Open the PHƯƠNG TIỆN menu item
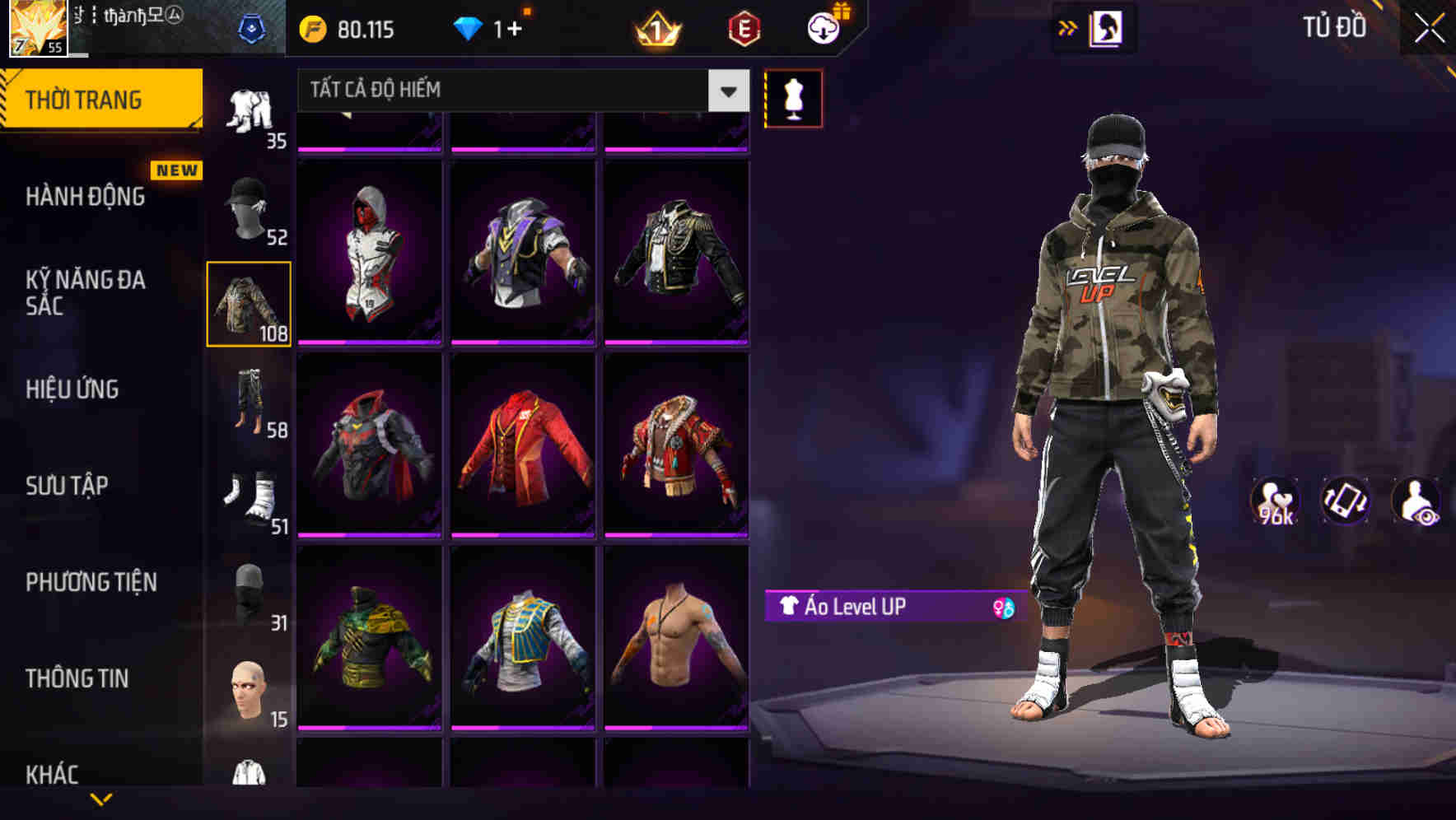This screenshot has width=1456, height=820. coord(91,581)
